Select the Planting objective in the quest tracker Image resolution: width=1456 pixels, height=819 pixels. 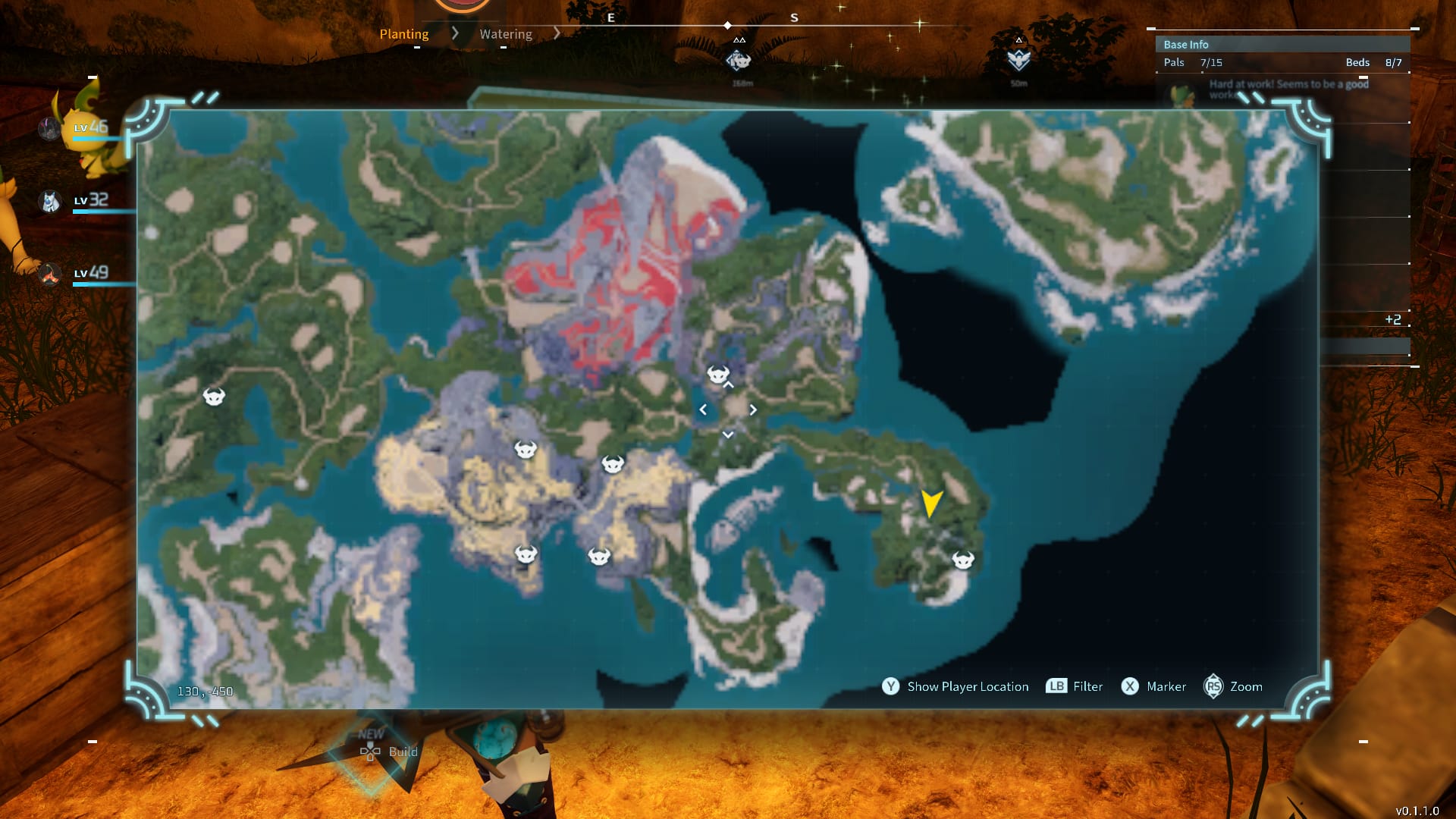[x=404, y=33]
